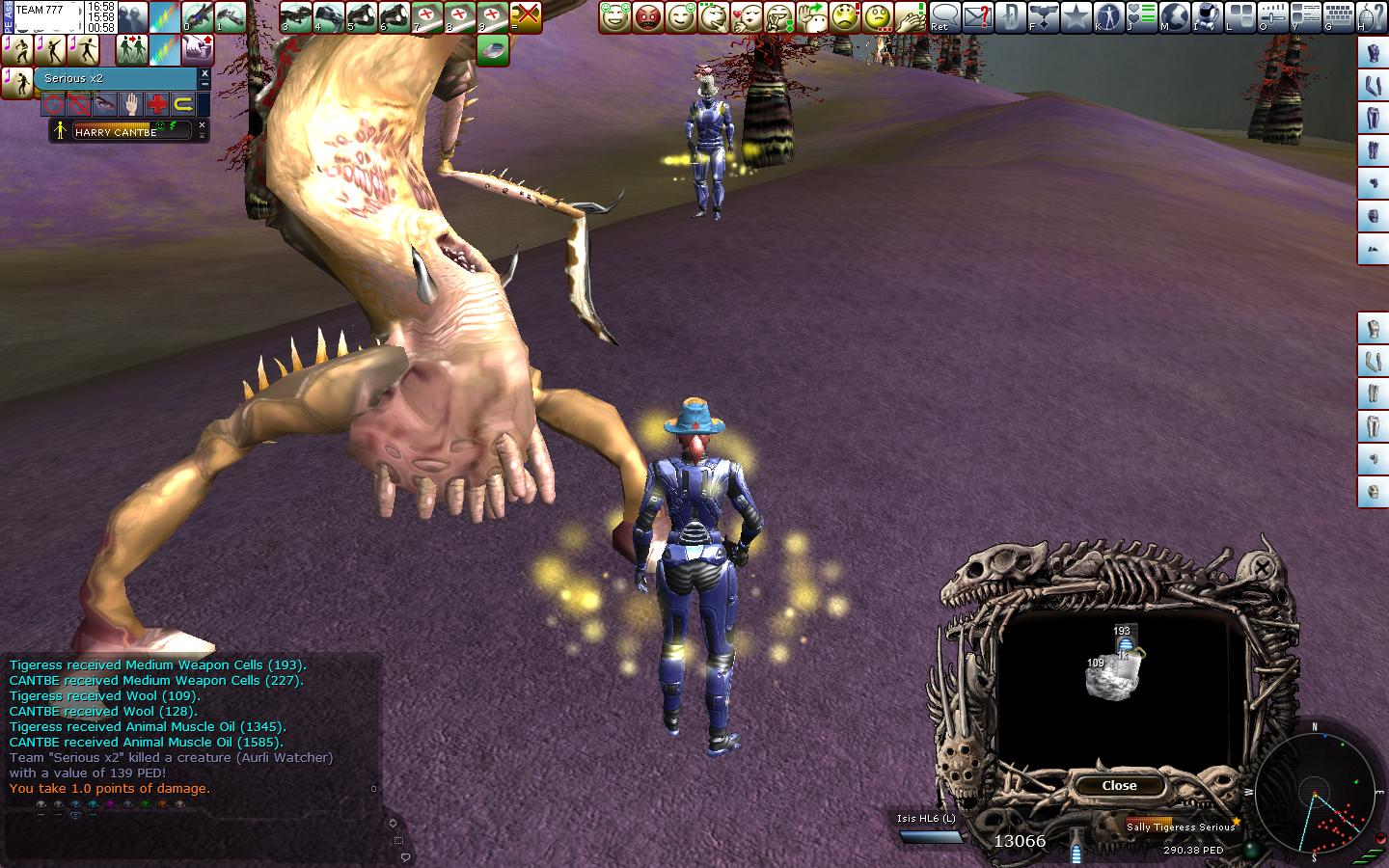Use the first-aid kit in slot 7

click(427, 16)
